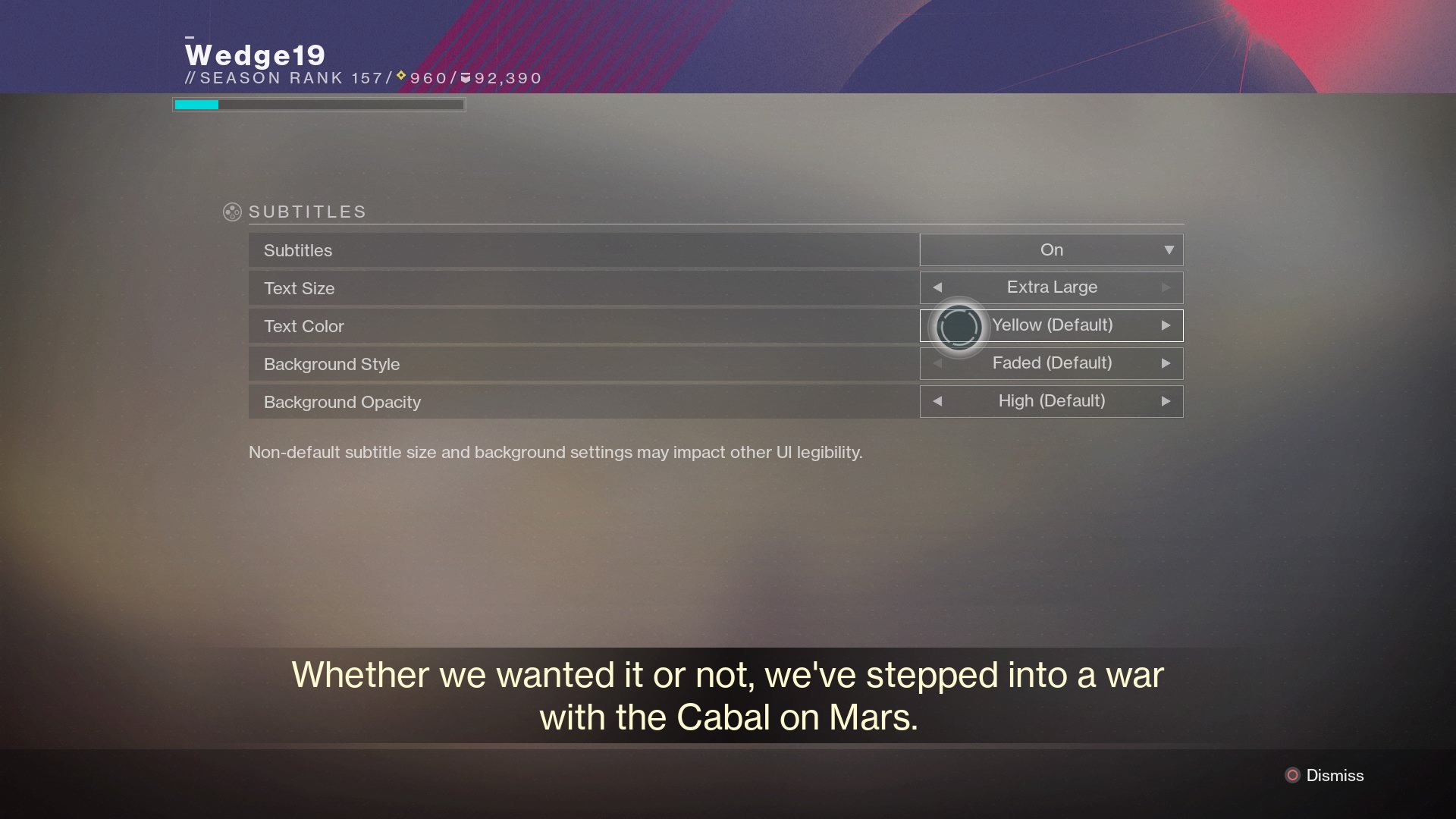Screen dimensions: 1456x819
Task: Click the thumbstick cursor on Text Color row
Action: [959, 326]
